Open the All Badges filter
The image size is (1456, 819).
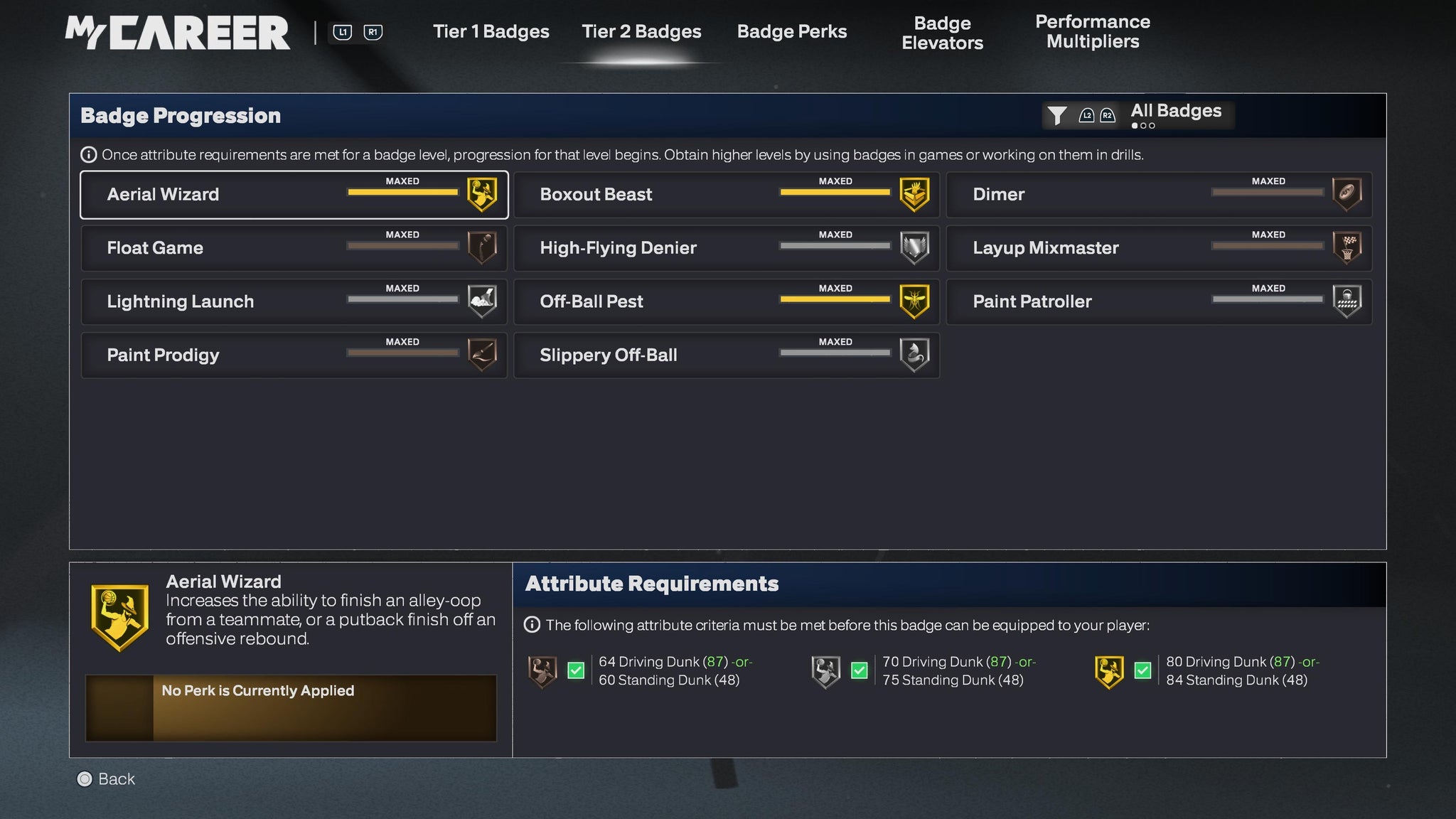pyautogui.click(x=1137, y=114)
